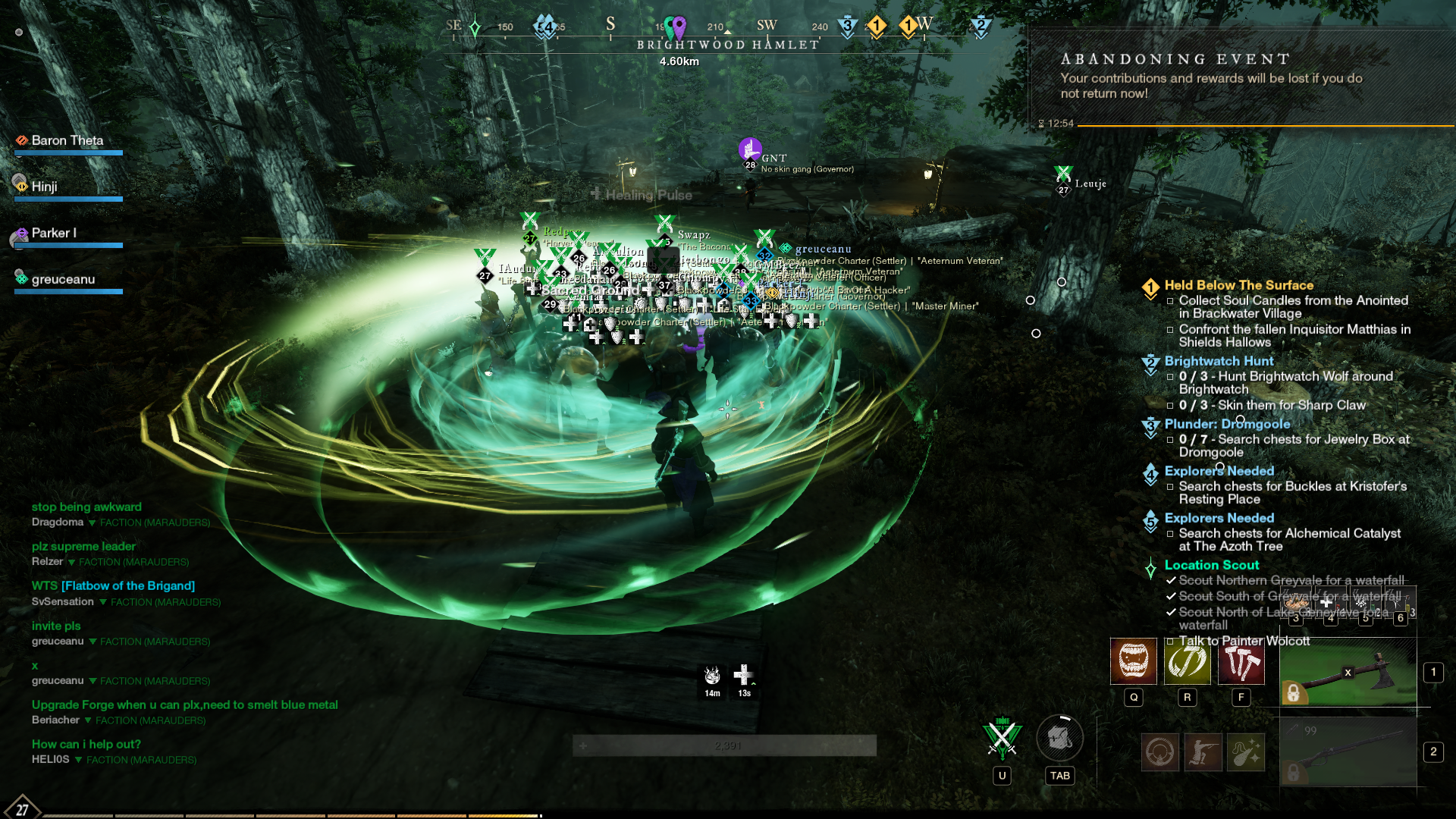Screen dimensions: 1456x819
Task: Open the Brightwatch Hunt quest entry
Action: click(x=1219, y=361)
